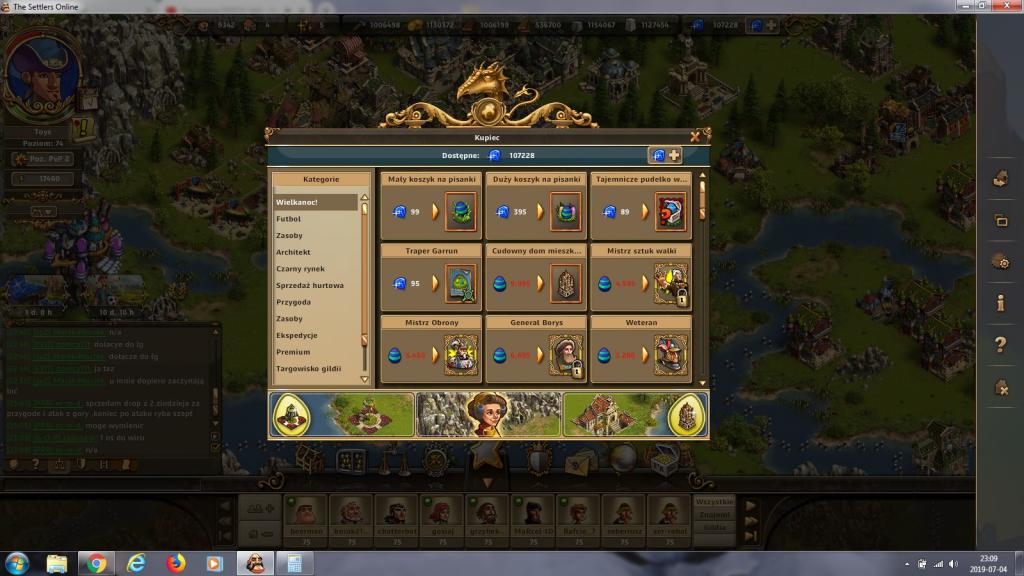
Task: Open the Futbol category
Action: click(288, 219)
